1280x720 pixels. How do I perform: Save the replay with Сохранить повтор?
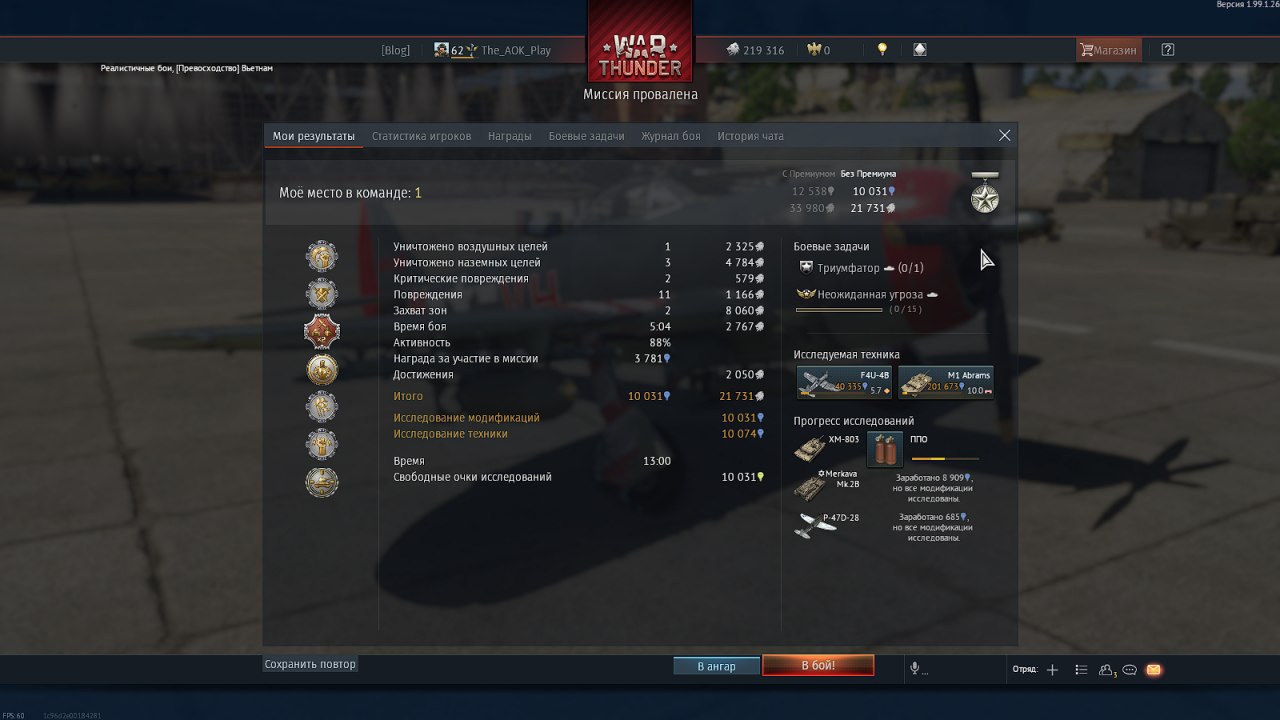pyautogui.click(x=310, y=664)
